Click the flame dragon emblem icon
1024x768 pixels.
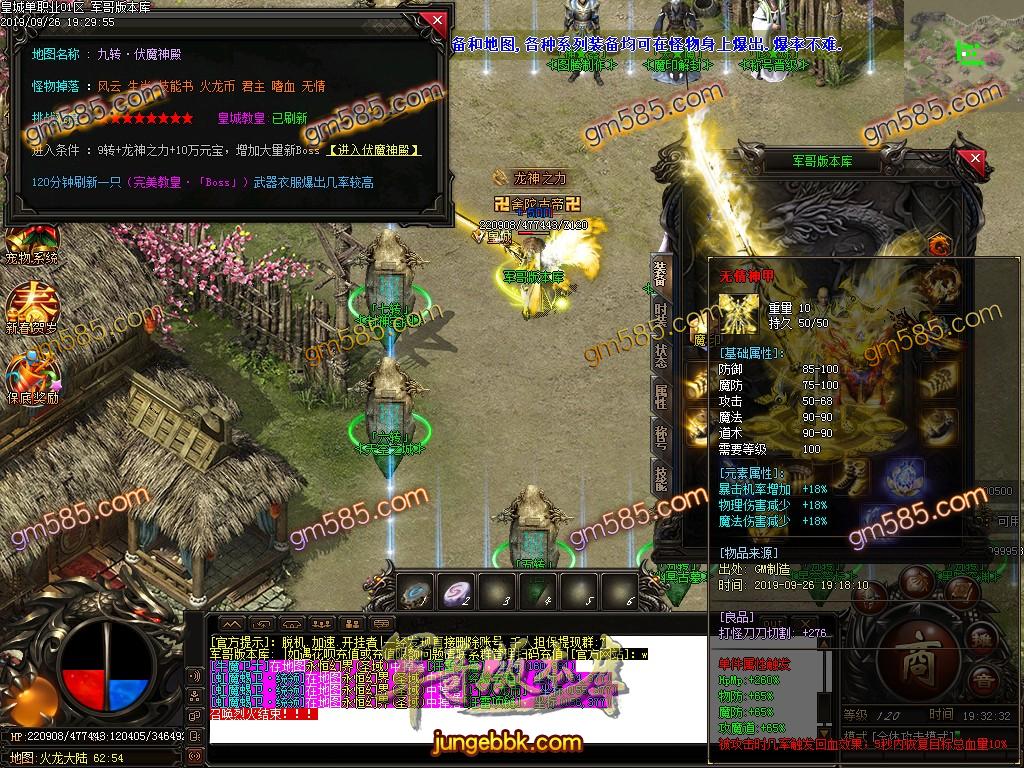pyautogui.click(x=938, y=245)
